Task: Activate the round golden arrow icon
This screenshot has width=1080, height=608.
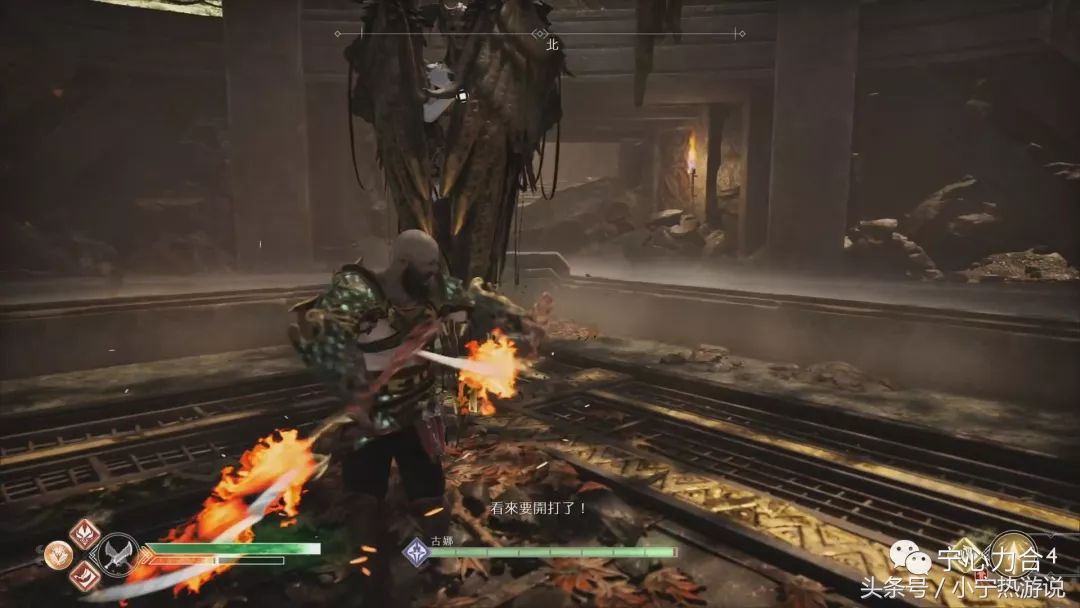Action: (x=1013, y=553)
